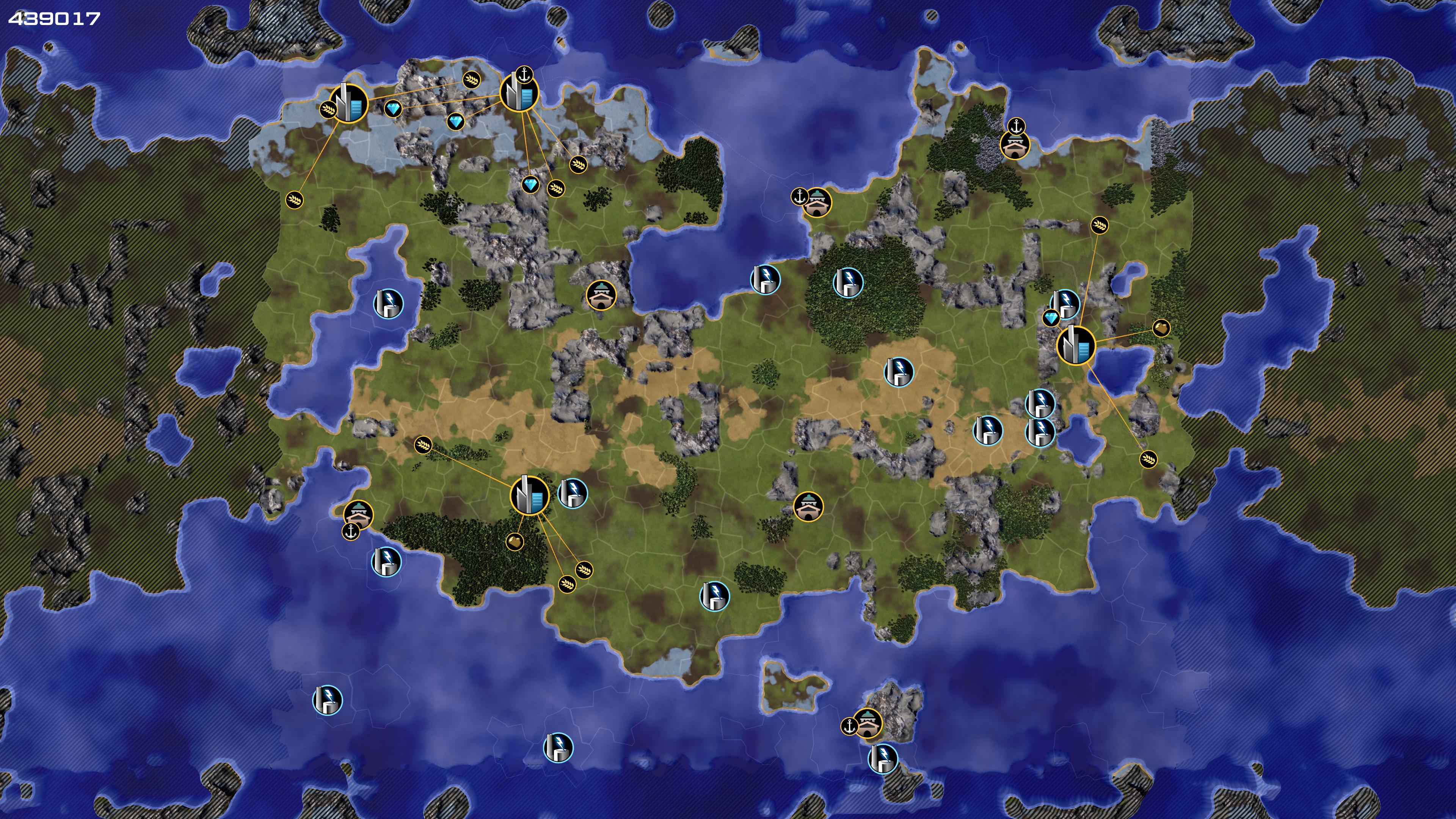Click the diamond marker touching a power plant icon
Viewport: 1456px width, 819px height.
tap(1051, 318)
